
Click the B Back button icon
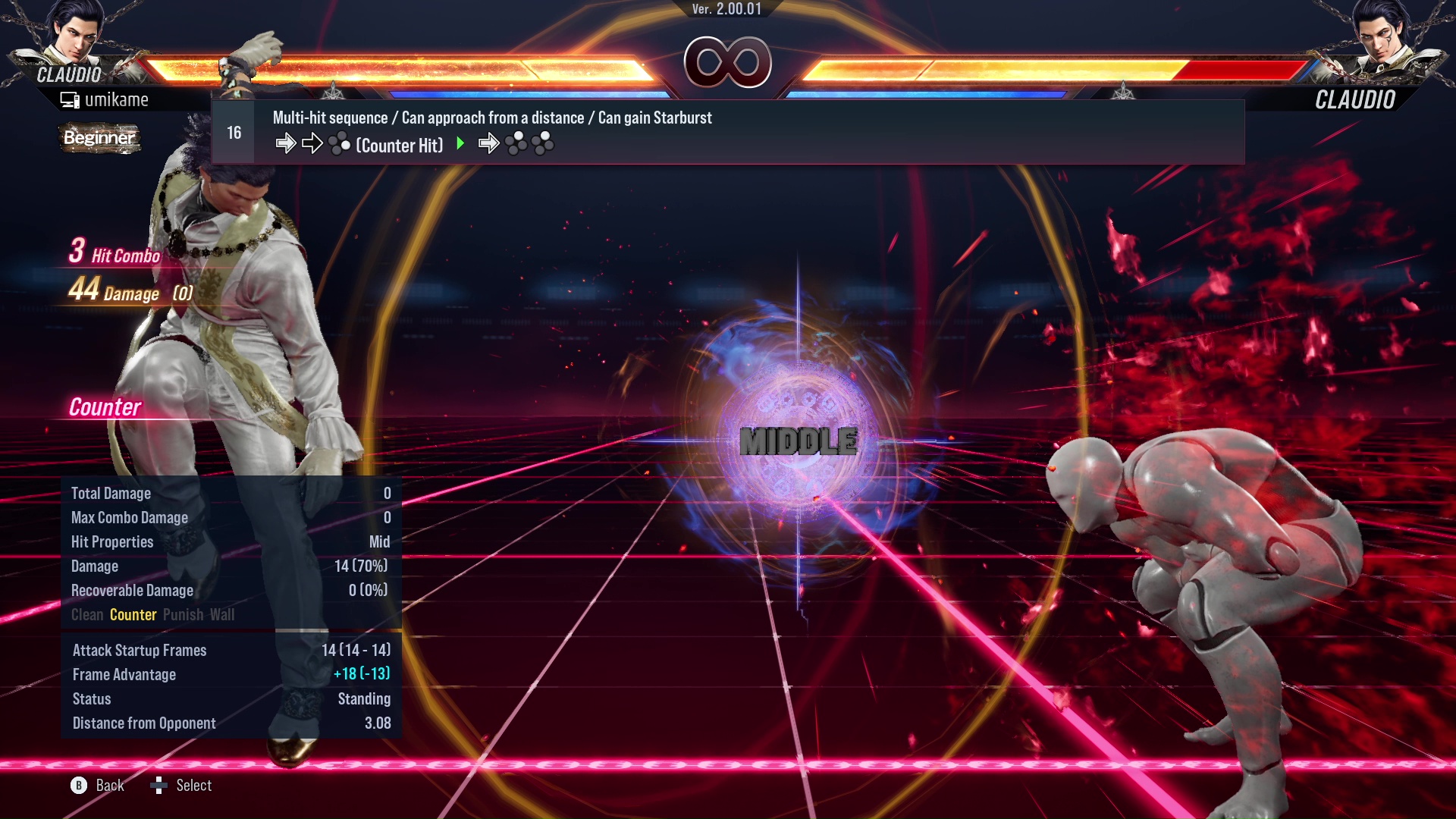click(x=78, y=786)
